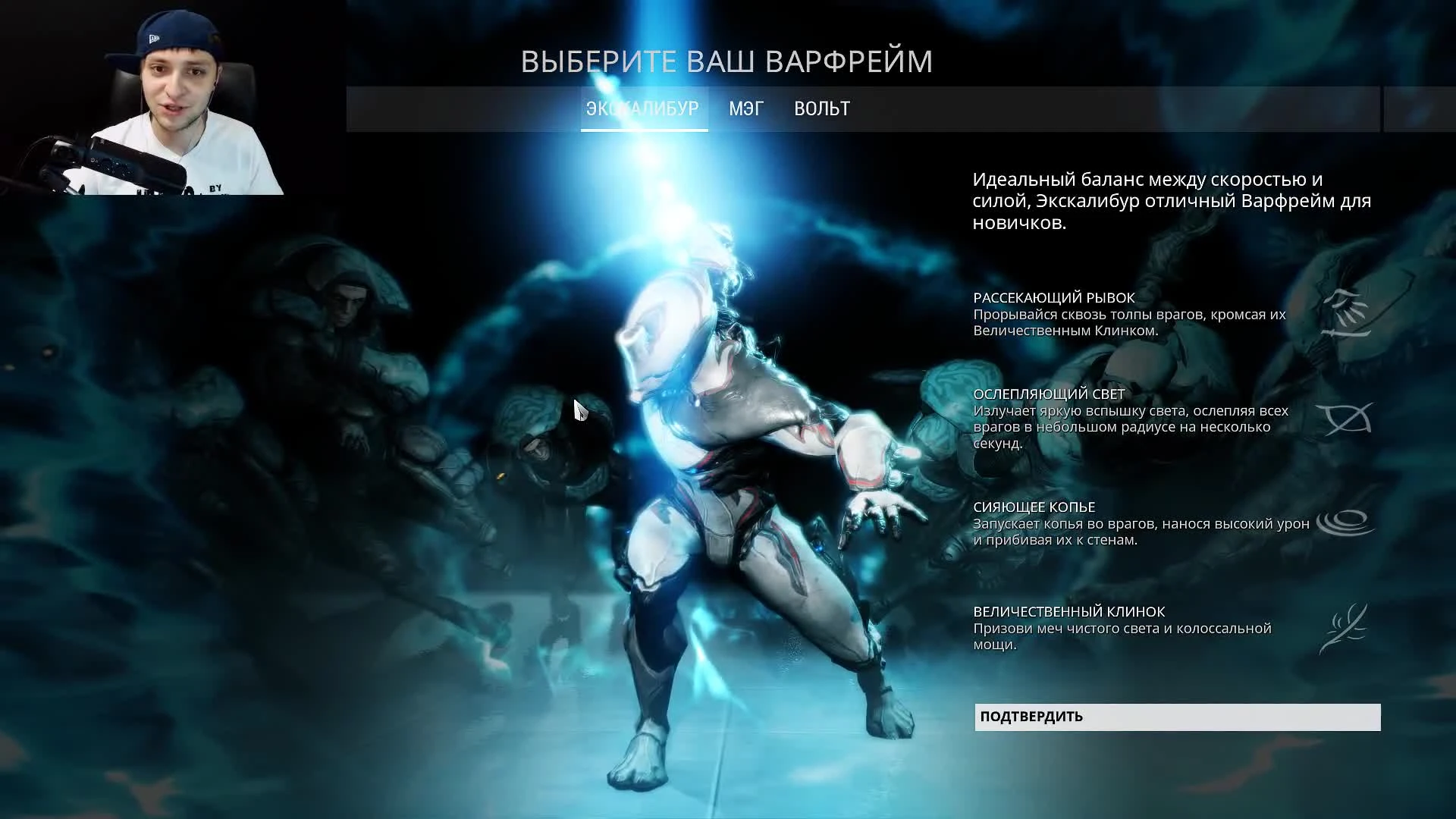Viewport: 1456px width, 819px height.
Task: Select the ЭКСКАЛИБУР tab
Action: 642,109
